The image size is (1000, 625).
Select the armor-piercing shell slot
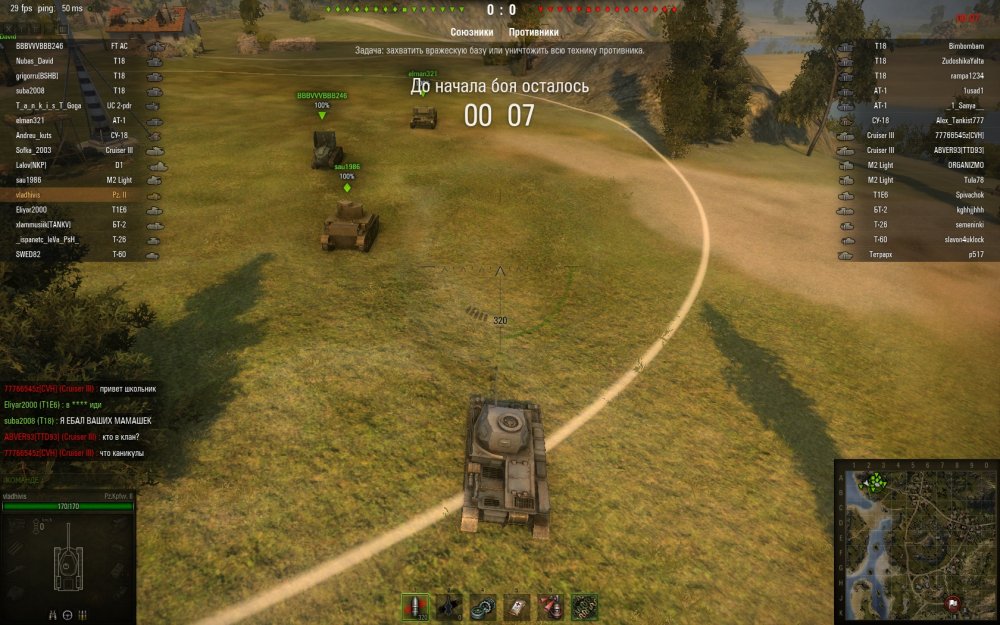coord(415,605)
